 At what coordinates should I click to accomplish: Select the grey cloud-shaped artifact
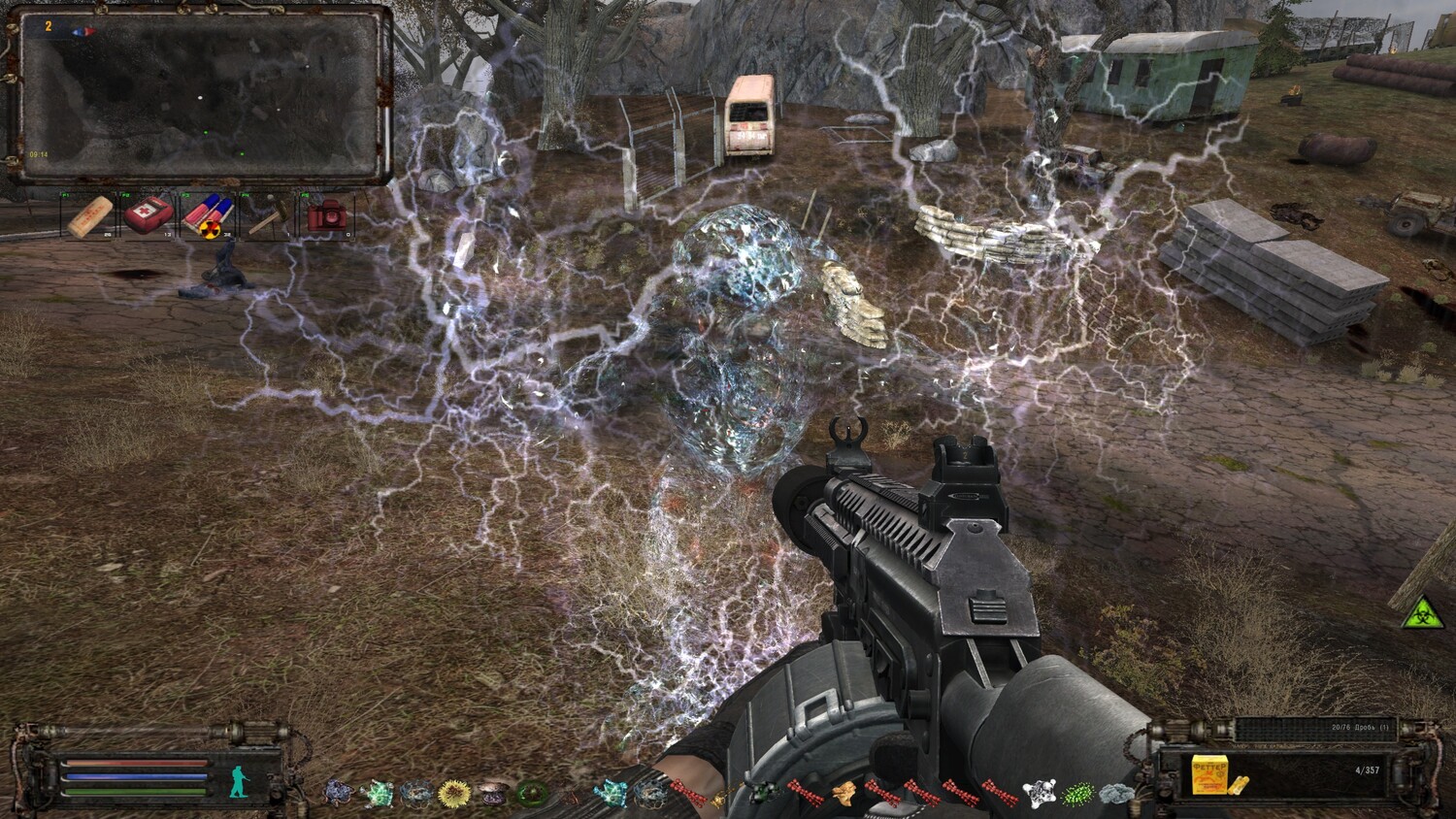pos(1116,795)
